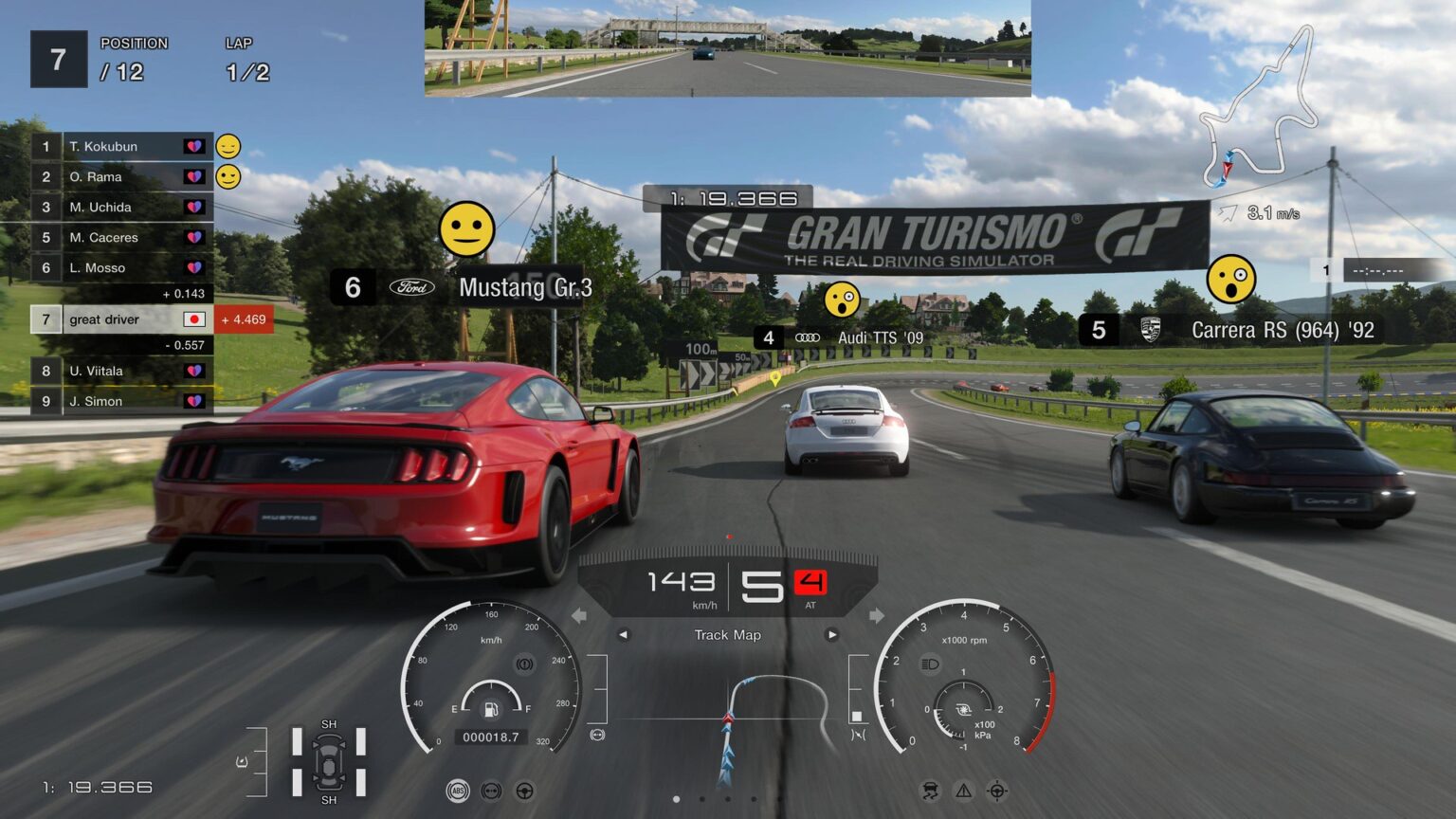Expand the gray arrow left of the speedometer
This screenshot has height=819, width=1456.
point(578,616)
